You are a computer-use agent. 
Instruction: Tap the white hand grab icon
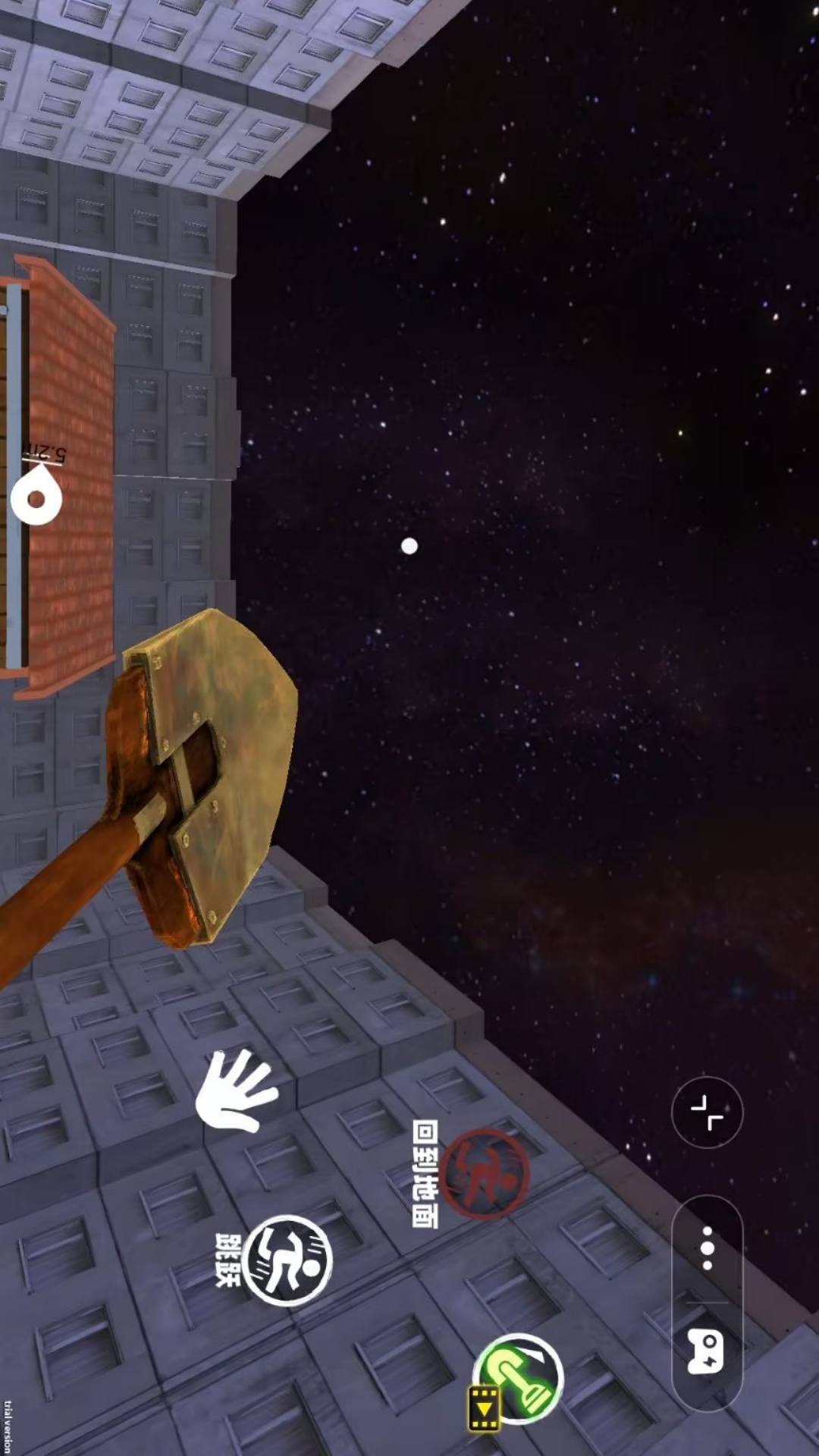237,1091
